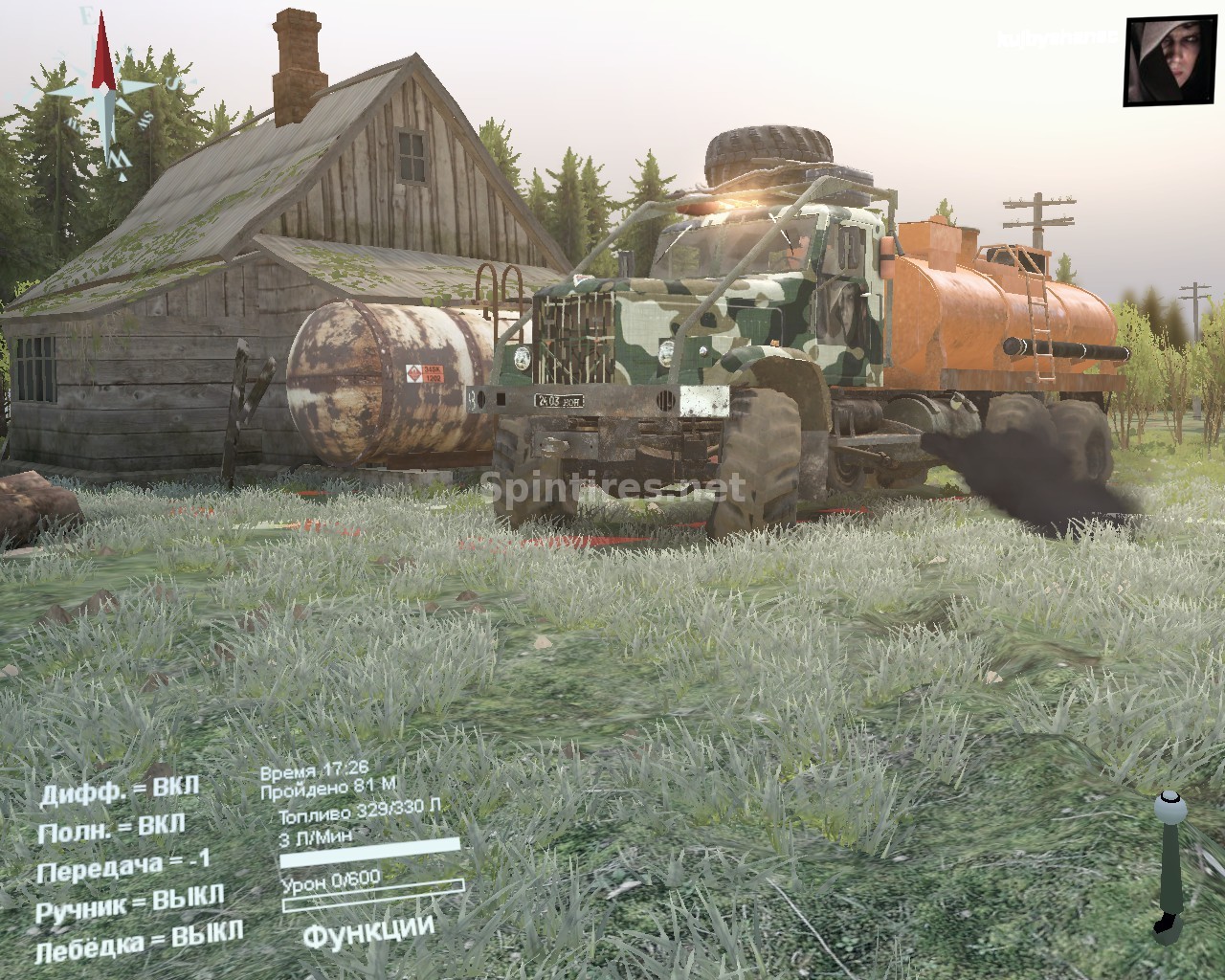Click the compass rose

pyautogui.click(x=104, y=96)
